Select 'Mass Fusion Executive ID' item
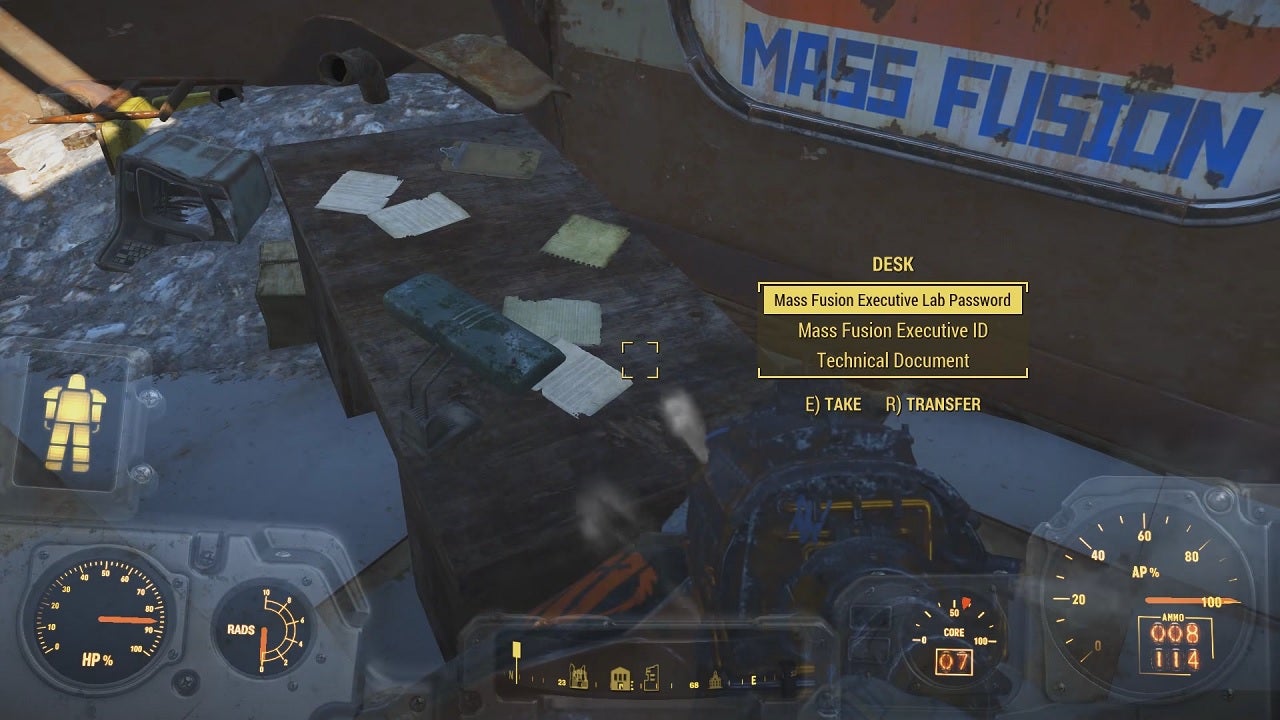The image size is (1280, 720). click(891, 330)
